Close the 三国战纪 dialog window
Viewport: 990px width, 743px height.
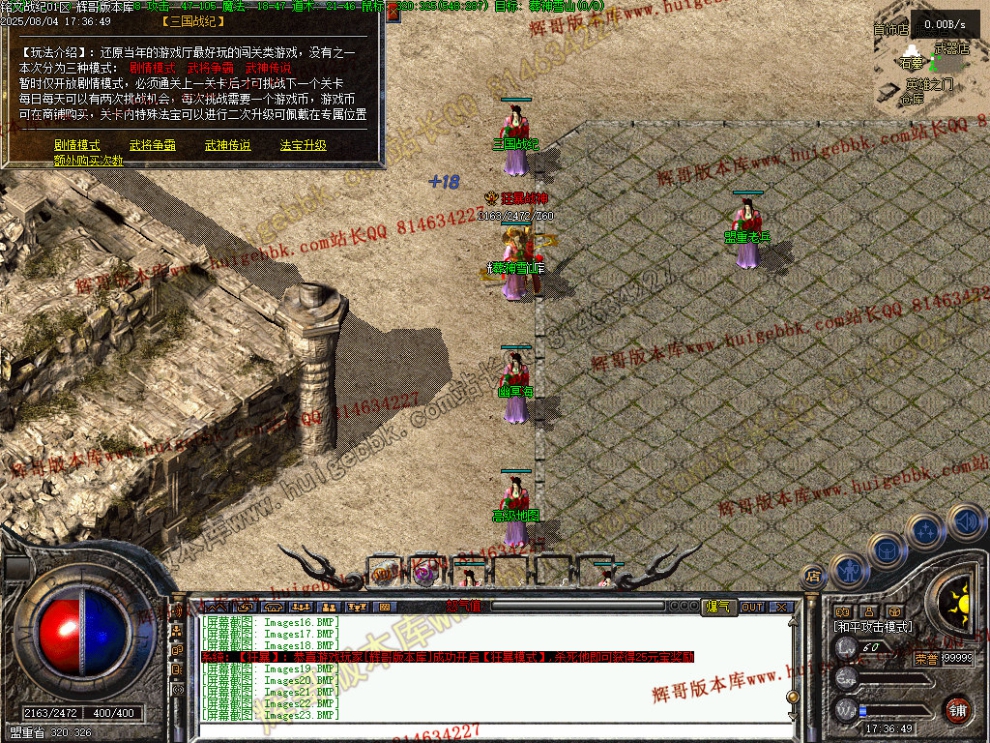point(392,14)
